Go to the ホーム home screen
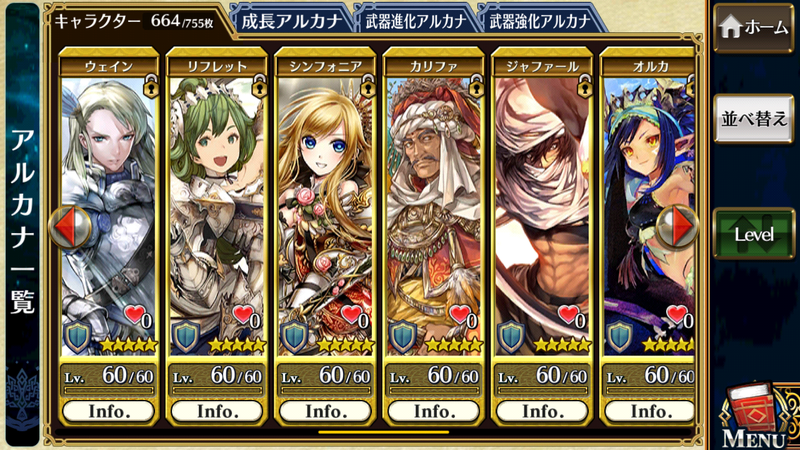 click(755, 27)
